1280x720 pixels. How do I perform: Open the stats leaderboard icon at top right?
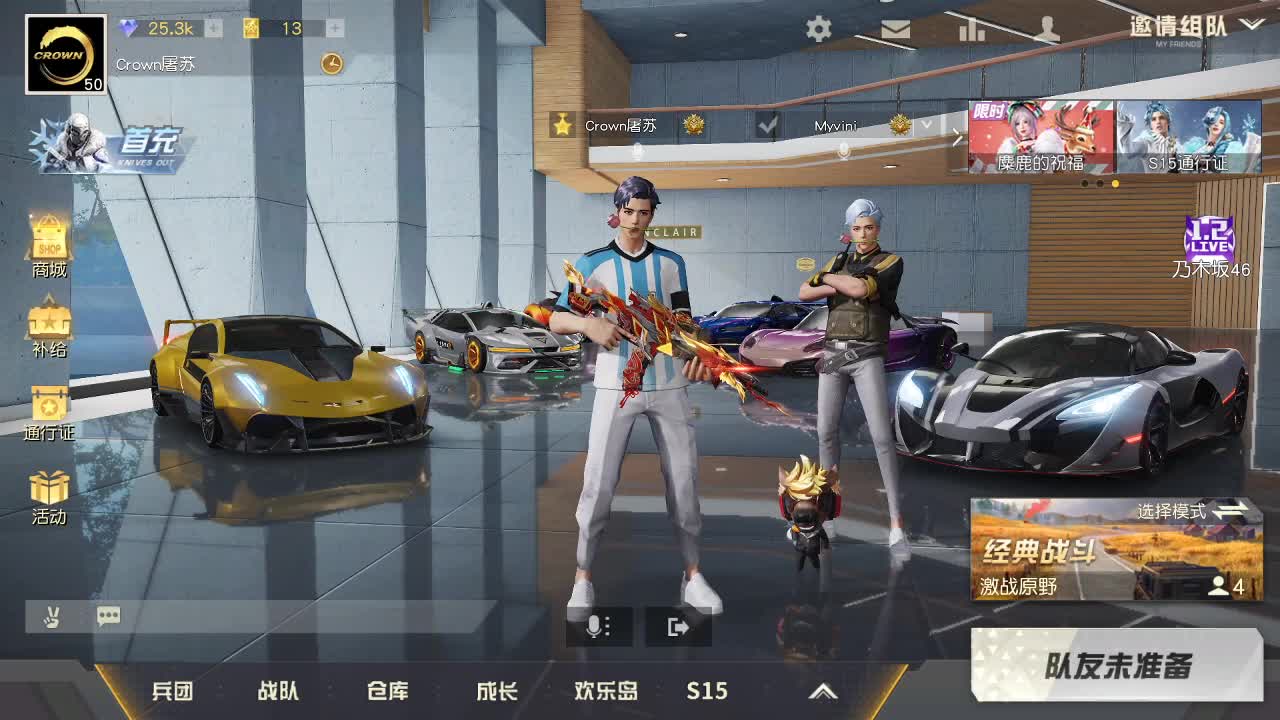[x=972, y=29]
